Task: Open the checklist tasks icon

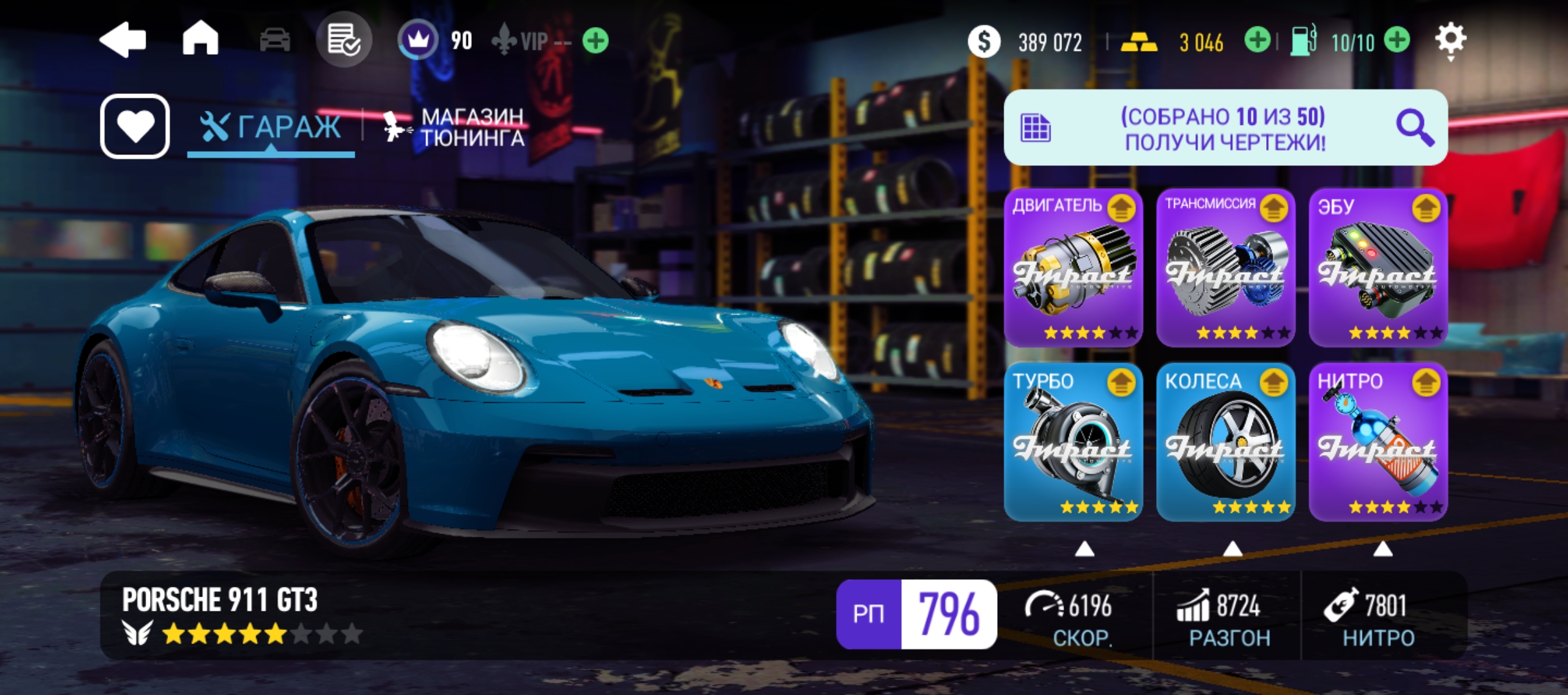Action: [x=344, y=40]
